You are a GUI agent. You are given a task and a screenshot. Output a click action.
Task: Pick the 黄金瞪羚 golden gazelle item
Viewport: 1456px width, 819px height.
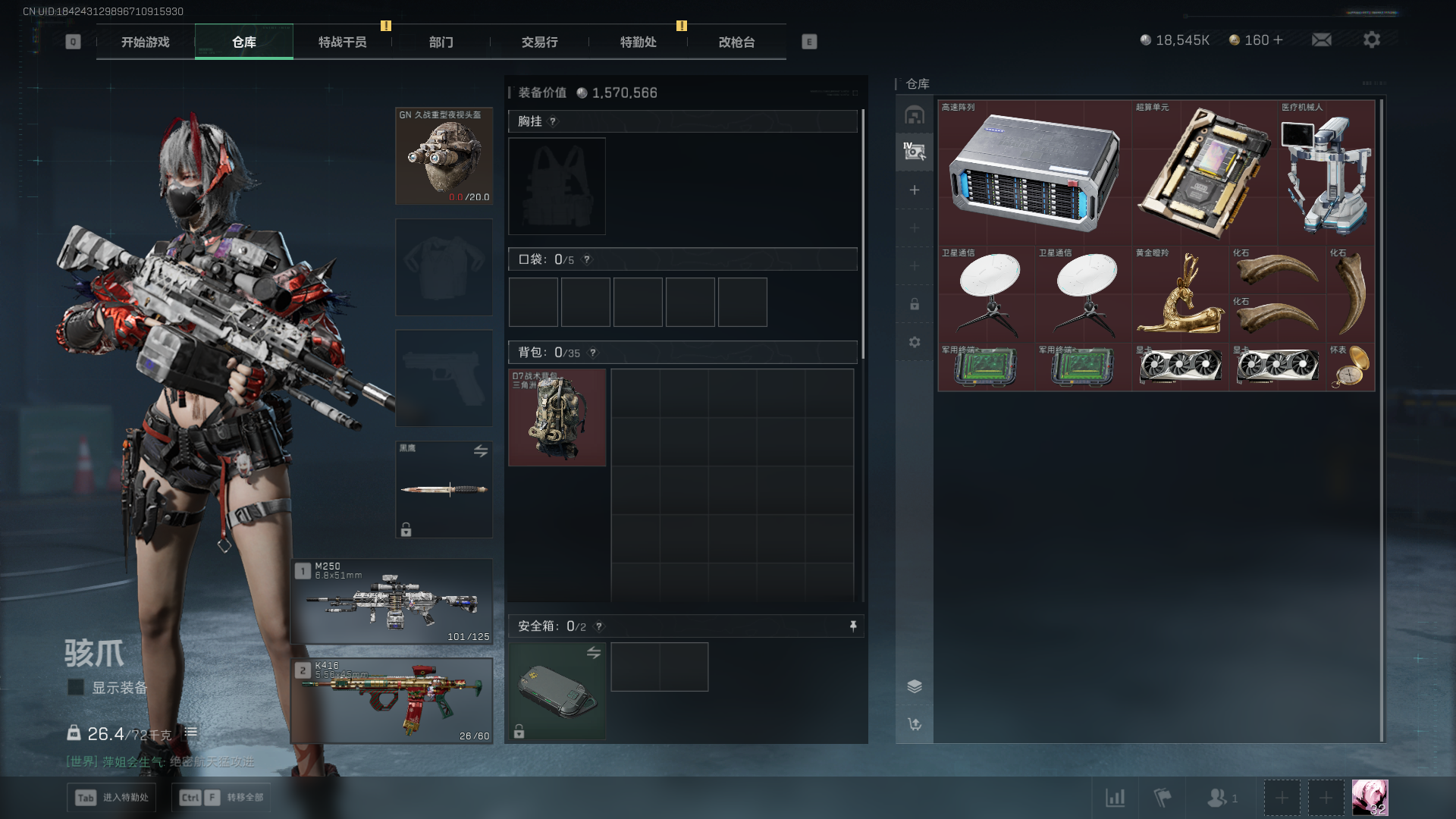click(1180, 294)
